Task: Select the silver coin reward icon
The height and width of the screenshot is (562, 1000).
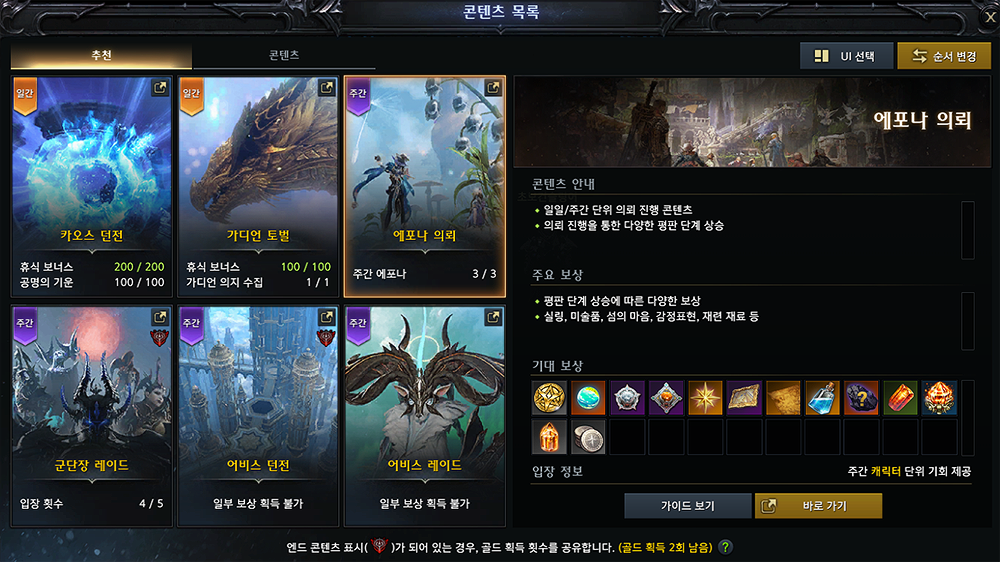Action: (x=588, y=437)
